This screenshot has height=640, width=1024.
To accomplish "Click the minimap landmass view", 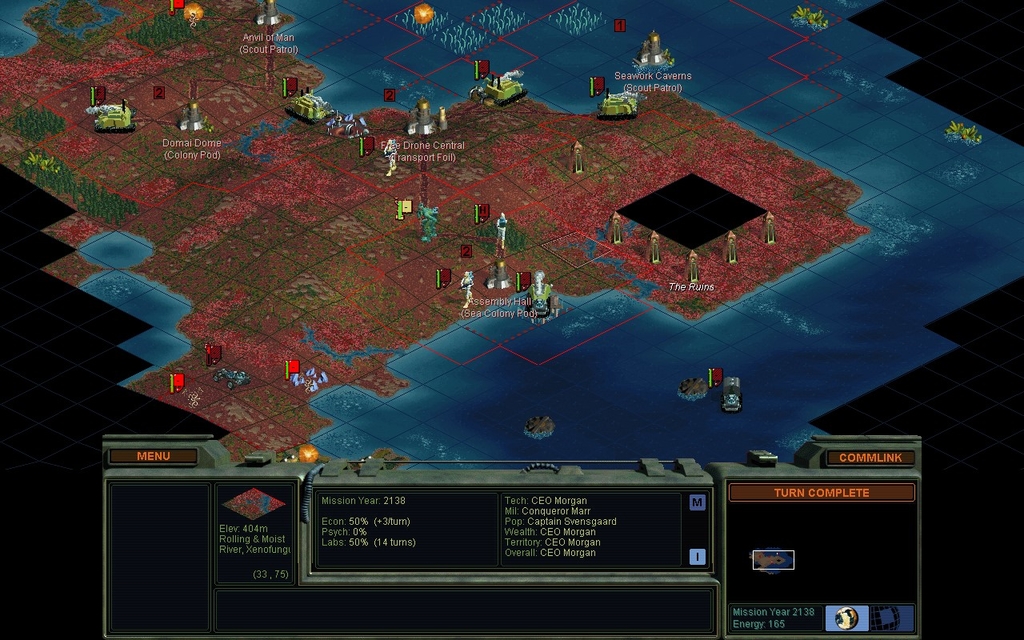I will (773, 560).
